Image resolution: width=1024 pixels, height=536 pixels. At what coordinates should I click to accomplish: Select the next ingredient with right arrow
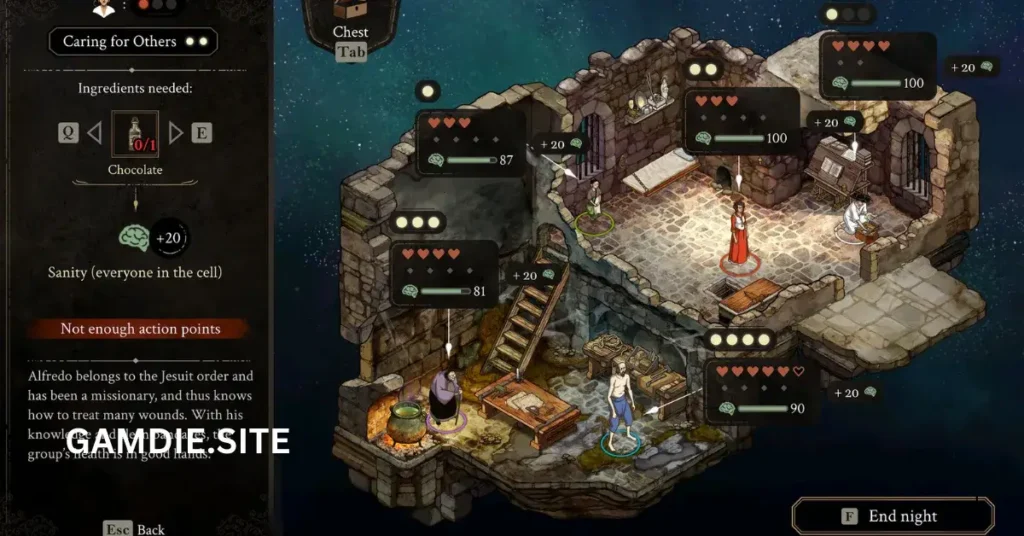pos(176,132)
